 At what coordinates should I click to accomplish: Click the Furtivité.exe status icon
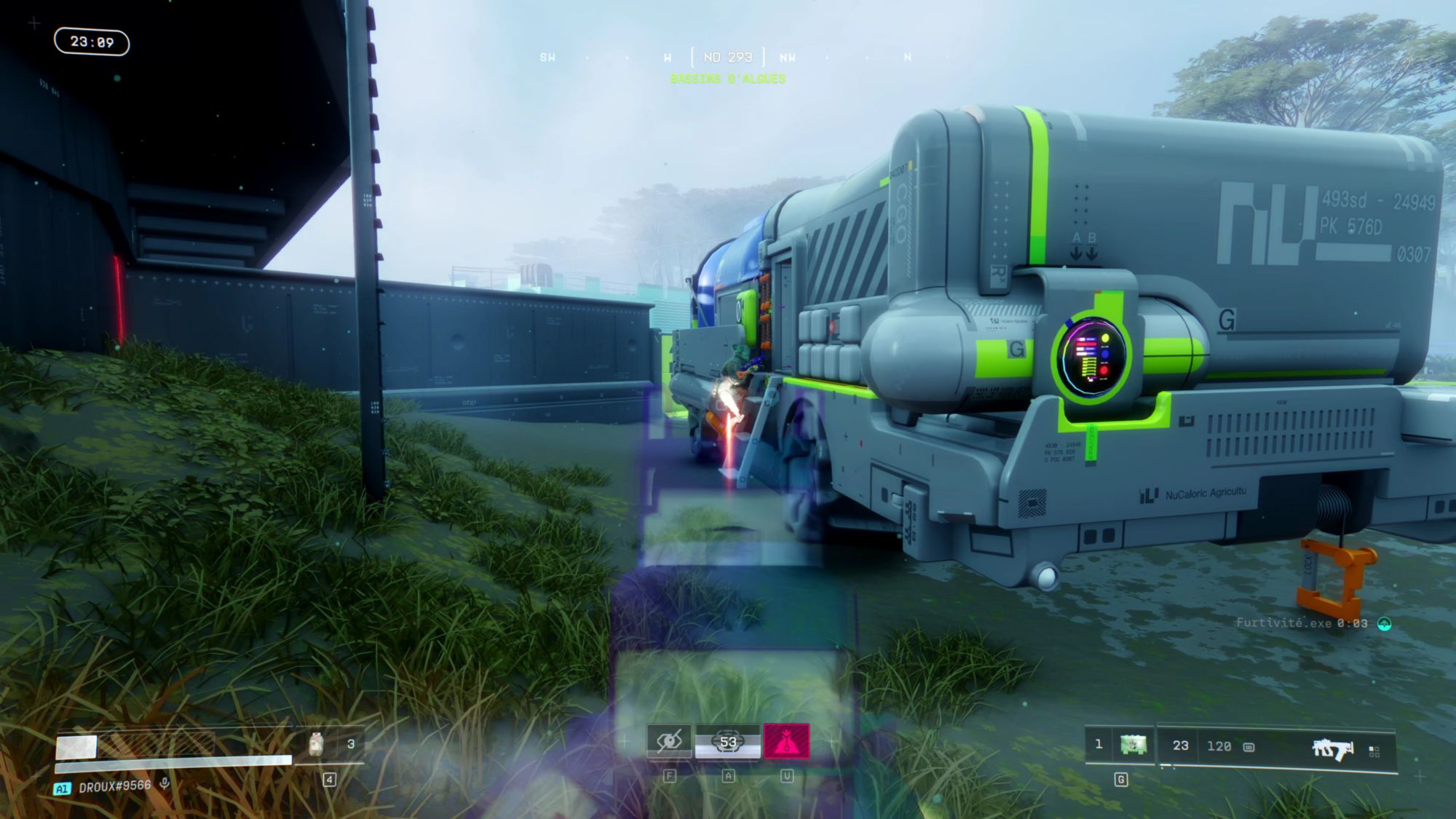(1385, 623)
